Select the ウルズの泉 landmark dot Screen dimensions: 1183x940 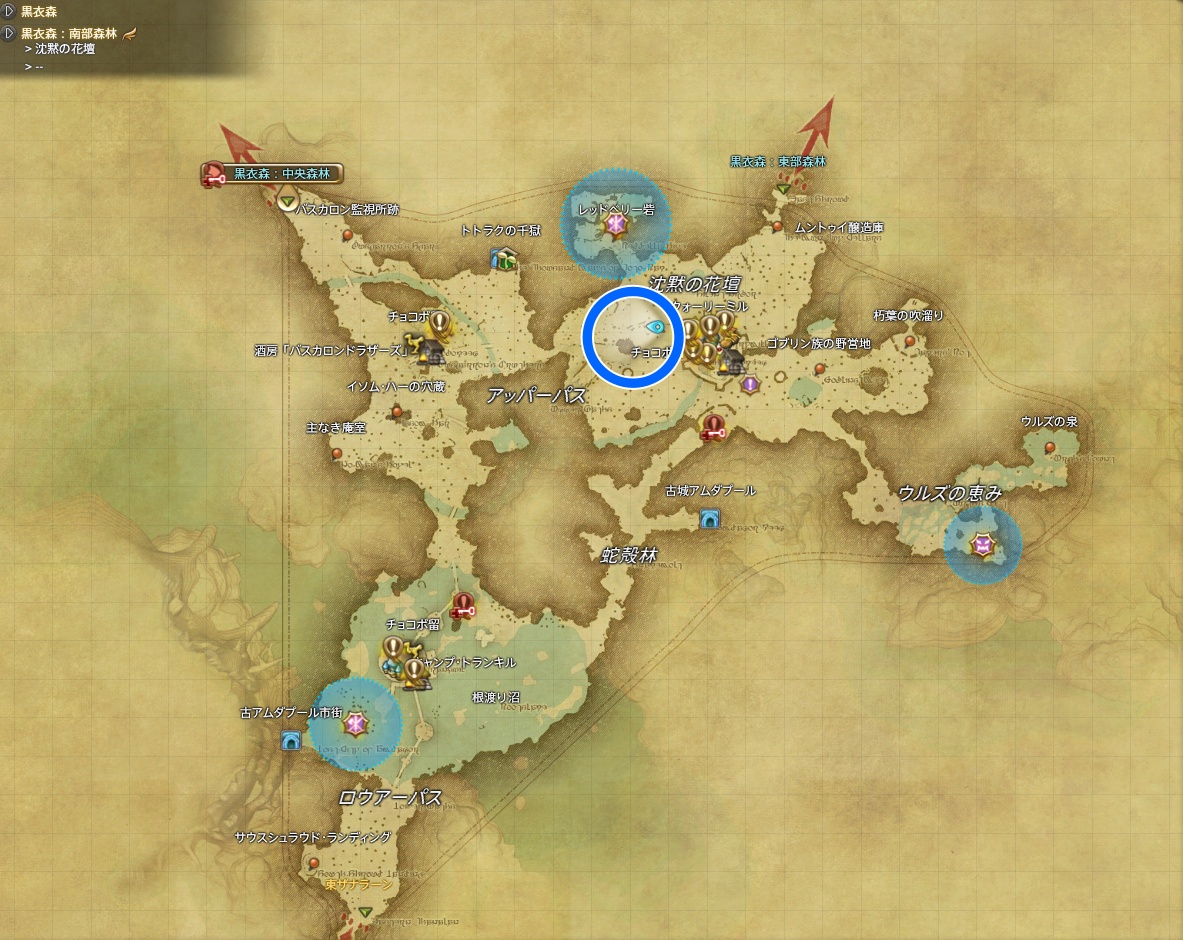[x=1049, y=447]
